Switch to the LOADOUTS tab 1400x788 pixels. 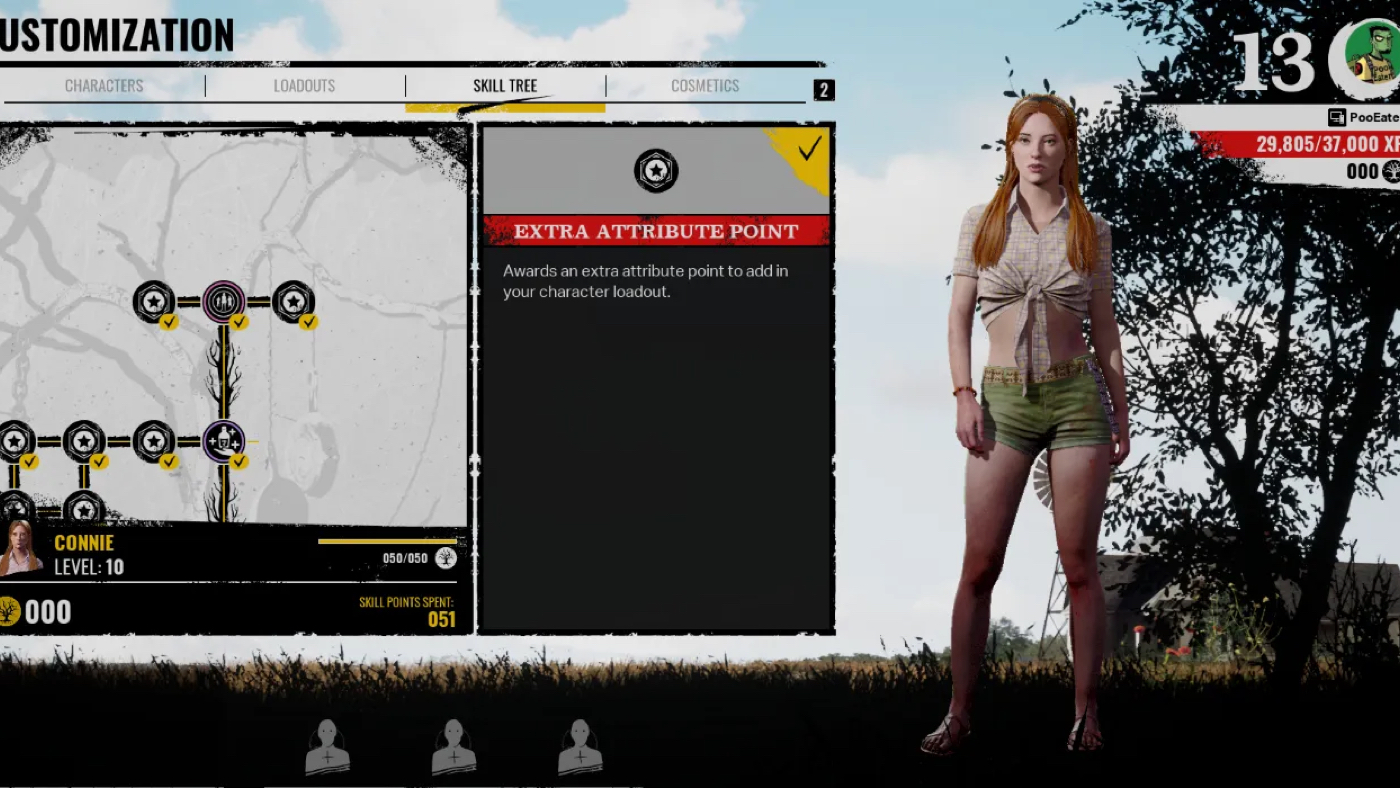[x=304, y=86]
